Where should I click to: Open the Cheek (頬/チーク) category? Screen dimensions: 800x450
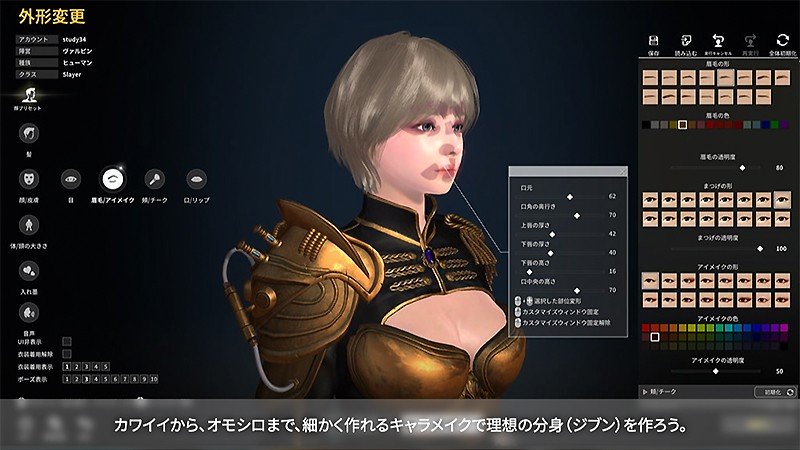pyautogui.click(x=154, y=179)
